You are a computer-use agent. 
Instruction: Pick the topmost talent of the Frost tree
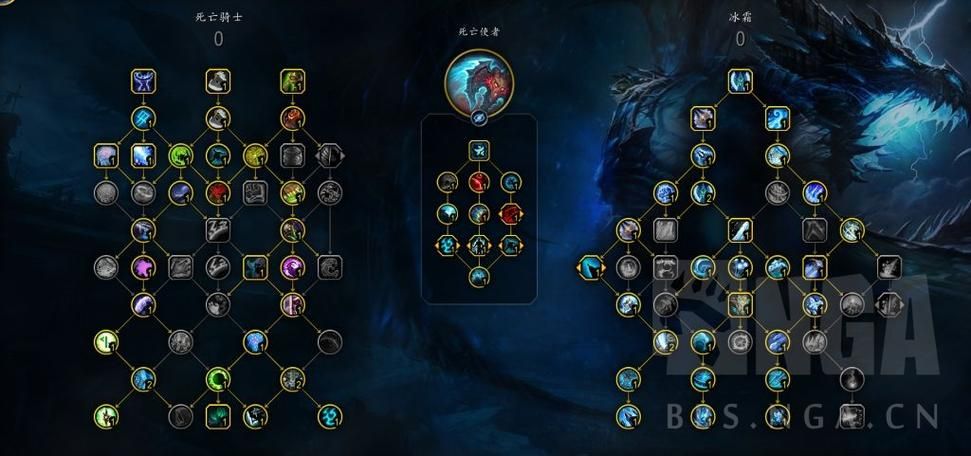pos(739,79)
